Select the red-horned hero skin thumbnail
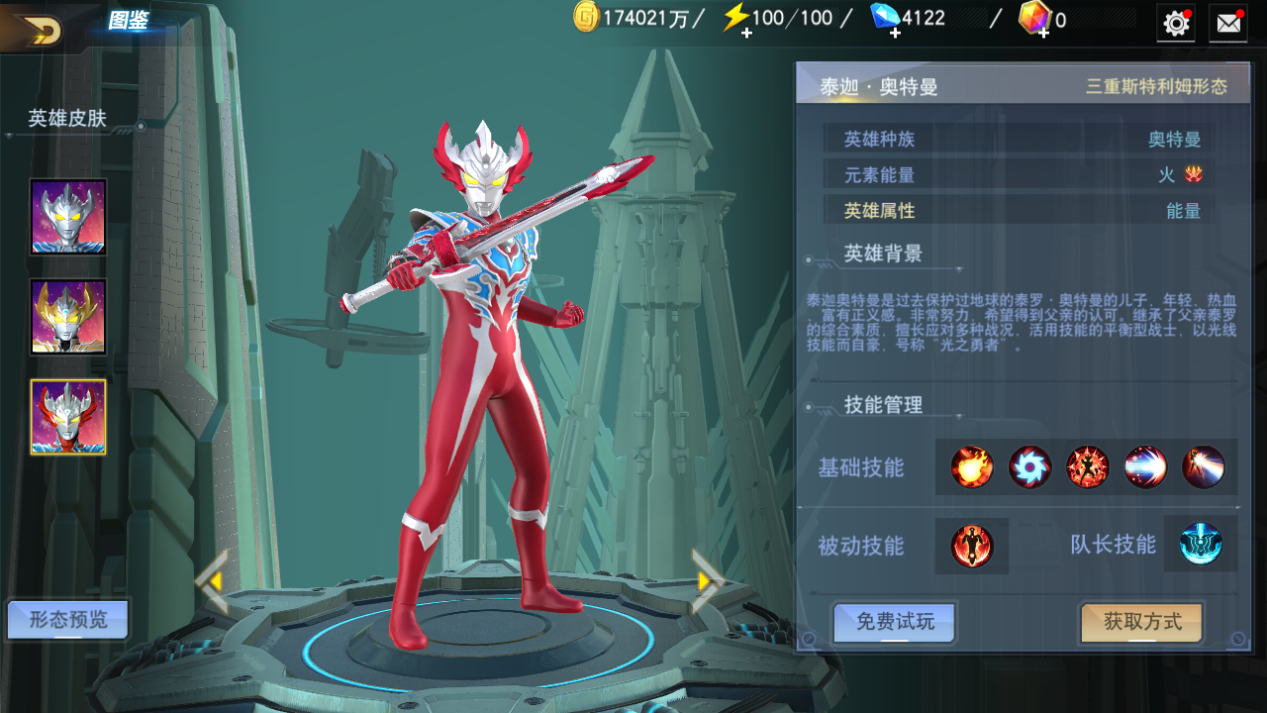Image resolution: width=1267 pixels, height=713 pixels. click(x=68, y=417)
